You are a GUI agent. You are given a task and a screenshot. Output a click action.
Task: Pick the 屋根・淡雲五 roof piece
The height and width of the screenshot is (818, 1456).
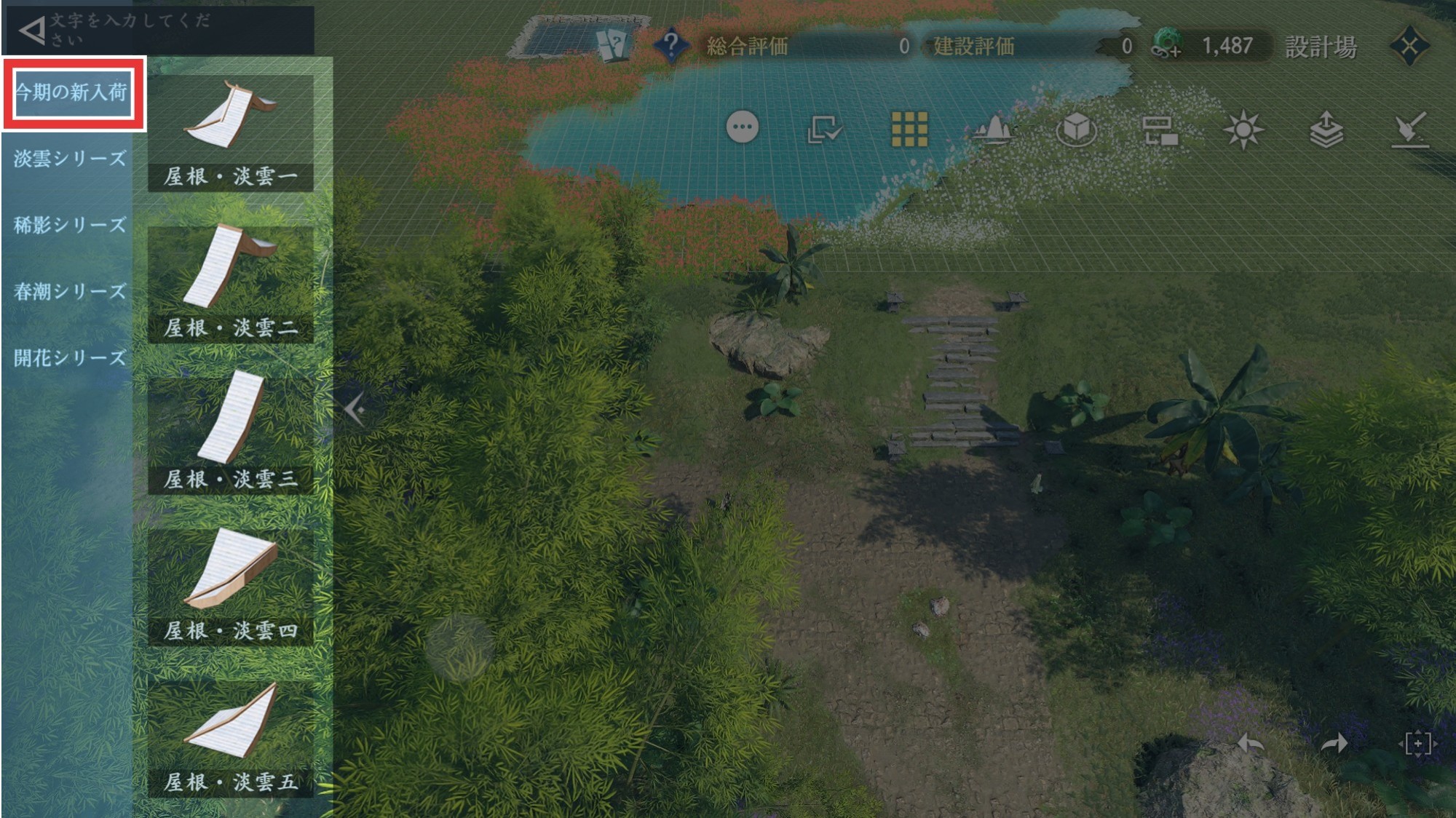pyautogui.click(x=231, y=738)
